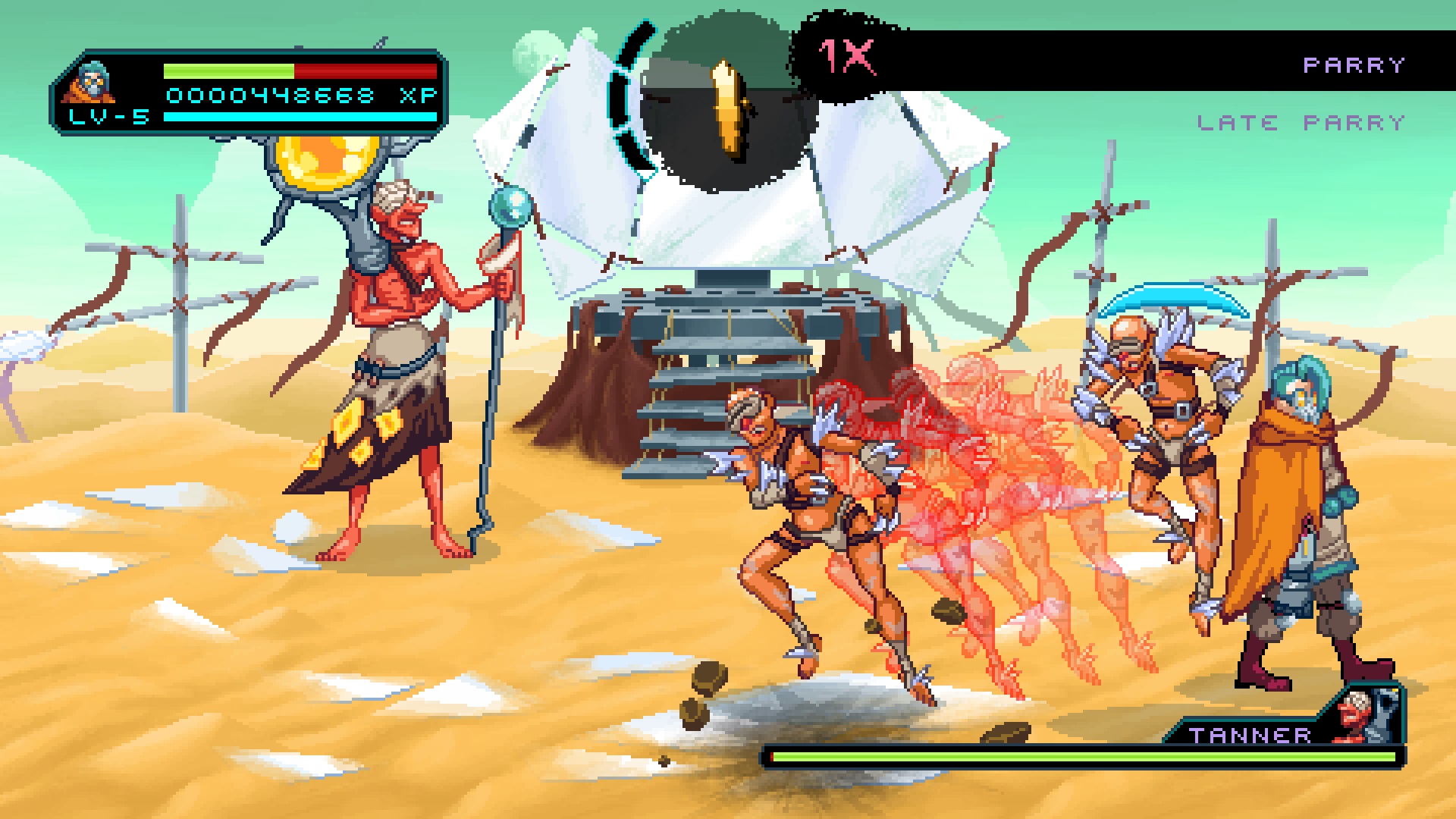Viewport: 1456px width, 819px height.
Task: Expand the player stats HUD panel
Action: pyautogui.click(x=250, y=91)
